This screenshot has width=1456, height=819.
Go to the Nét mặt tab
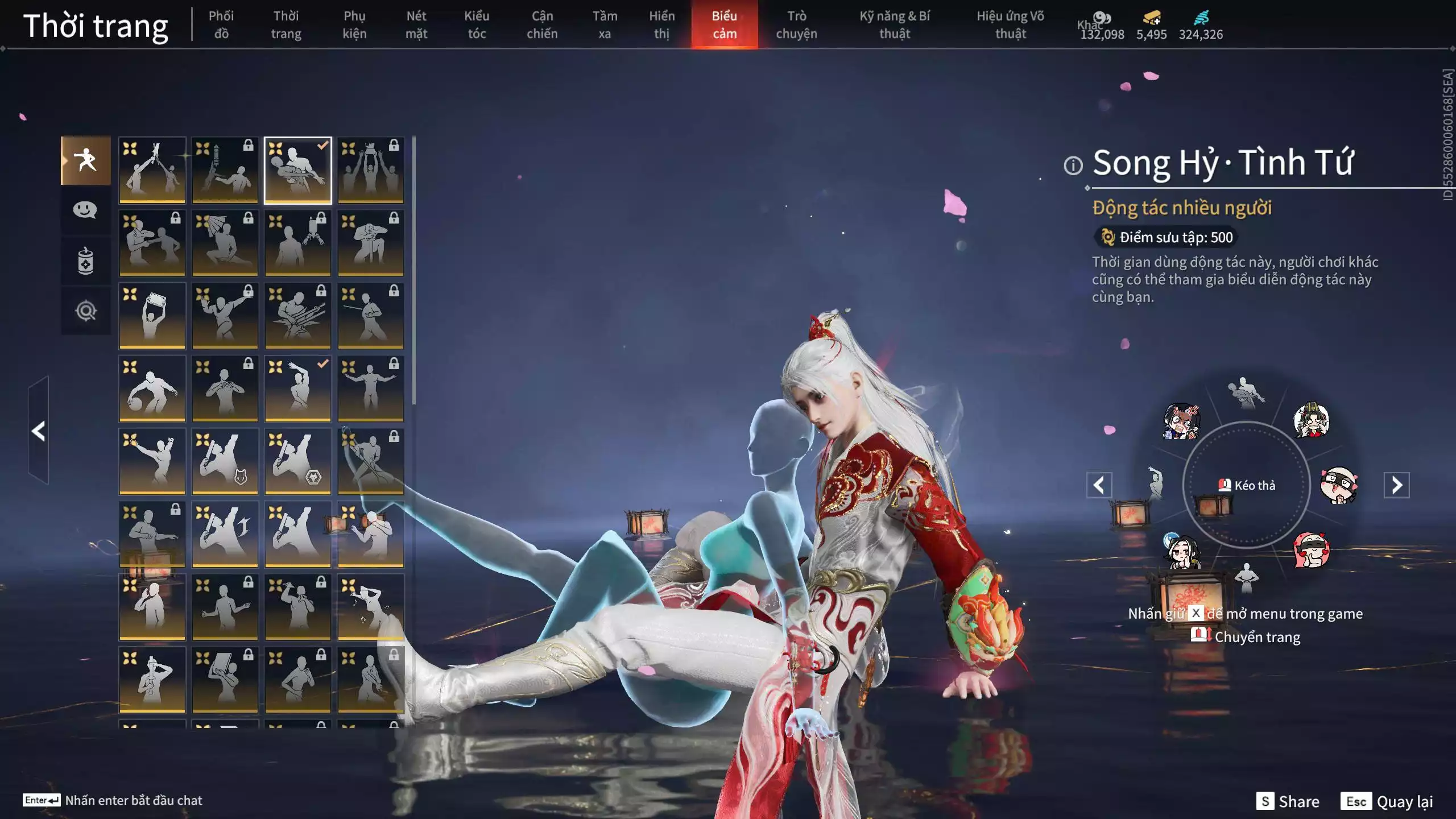pos(416,24)
